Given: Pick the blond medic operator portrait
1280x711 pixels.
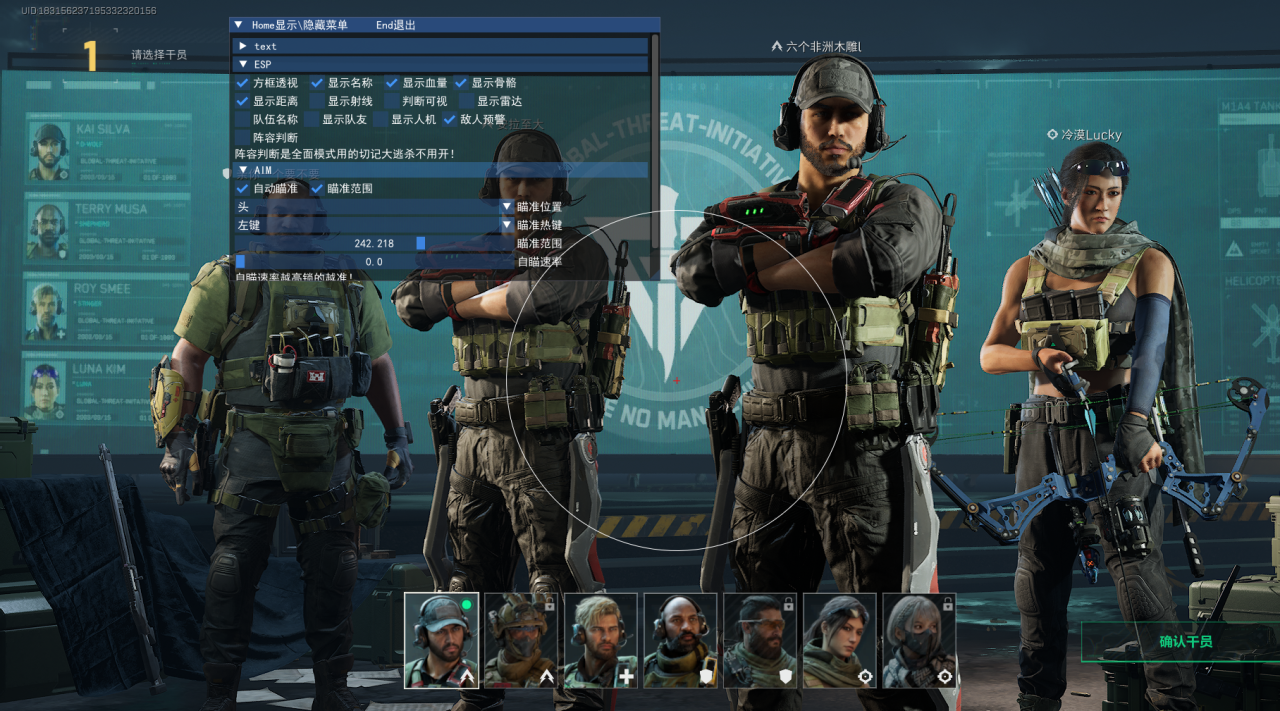Looking at the screenshot, I should [601, 640].
